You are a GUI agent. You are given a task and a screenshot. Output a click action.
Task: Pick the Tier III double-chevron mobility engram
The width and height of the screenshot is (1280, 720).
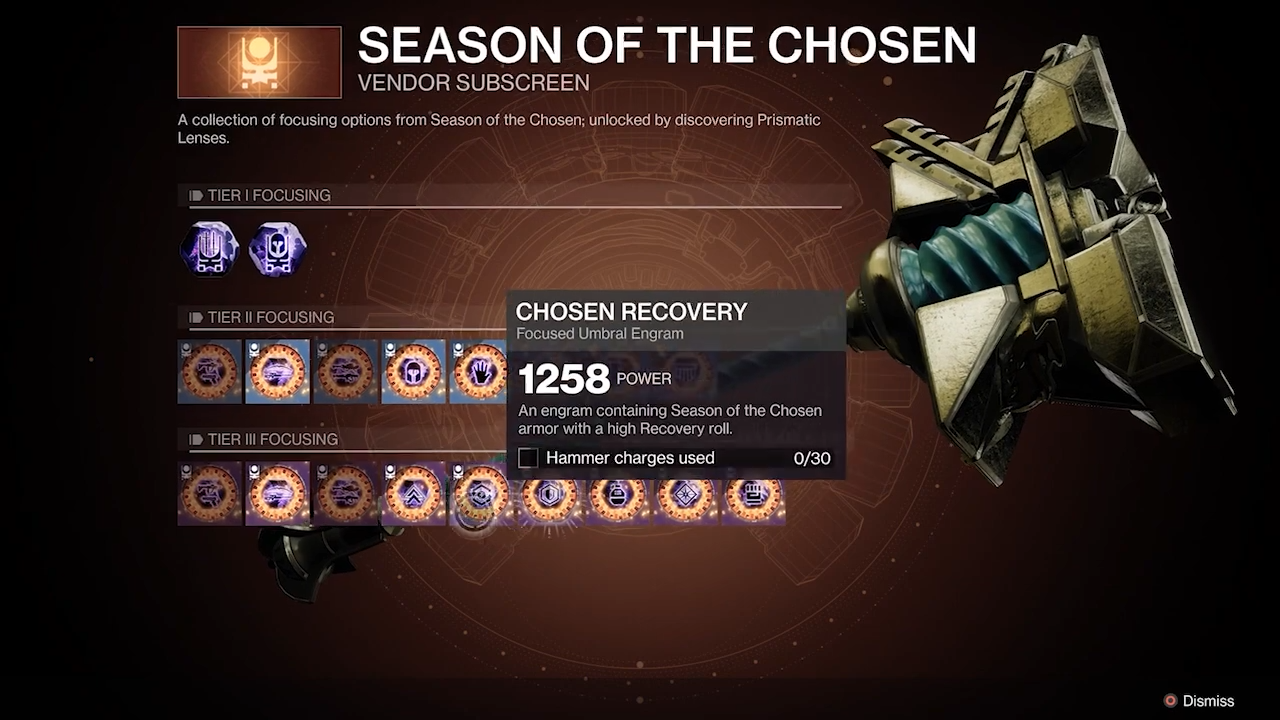pyautogui.click(x=414, y=494)
